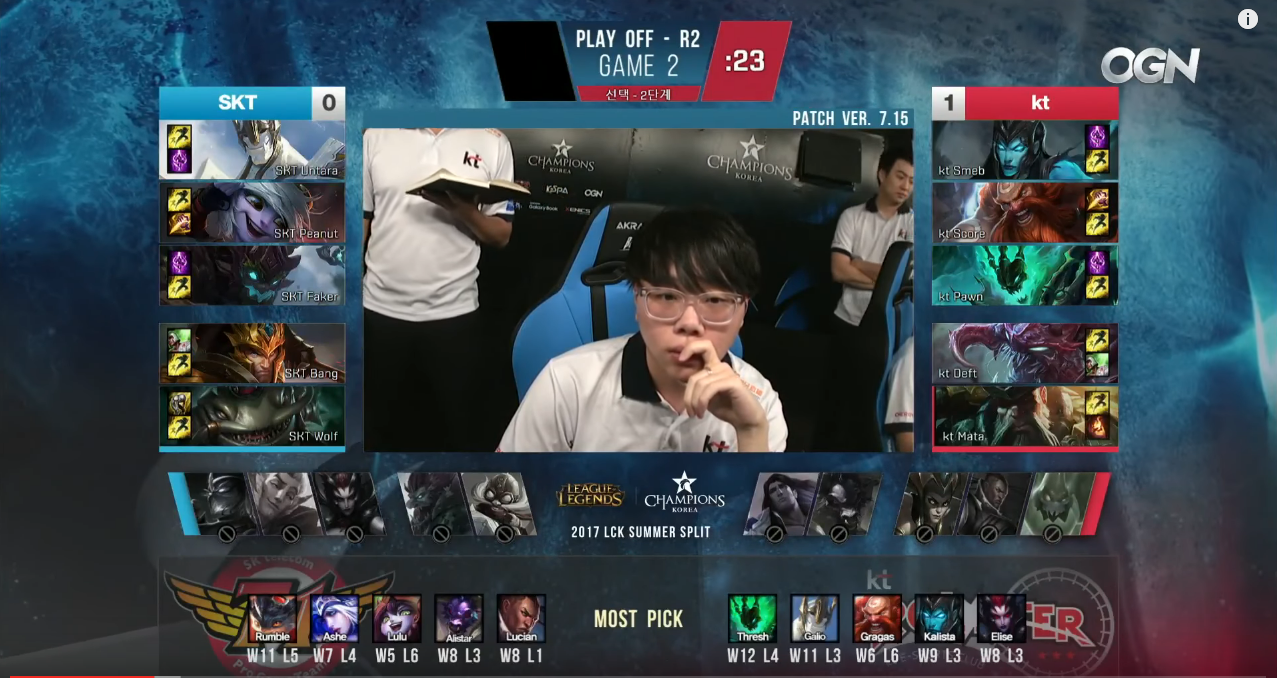The width and height of the screenshot is (1277, 678).
Task: Select the Ashe most-pick icon
Action: pyautogui.click(x=334, y=619)
